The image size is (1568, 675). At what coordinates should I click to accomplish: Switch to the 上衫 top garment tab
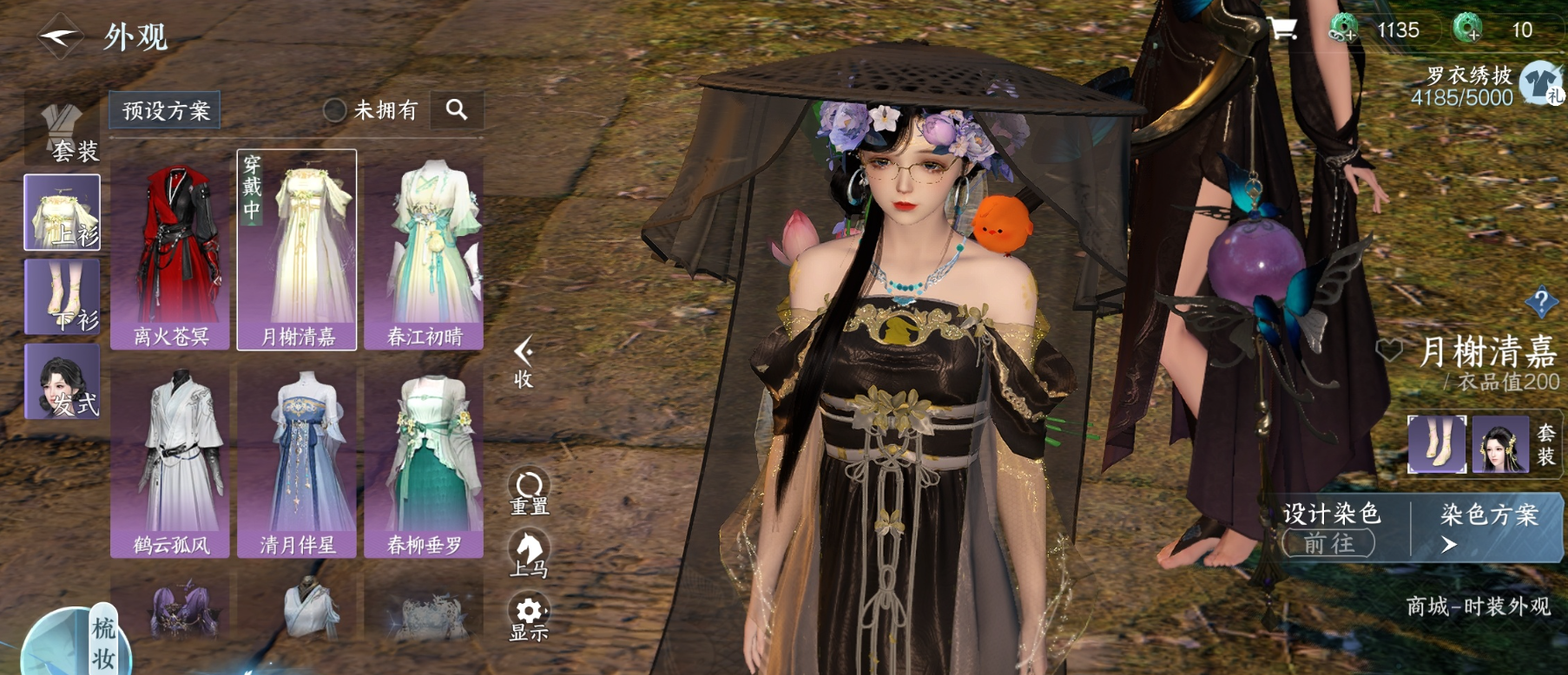tap(63, 213)
